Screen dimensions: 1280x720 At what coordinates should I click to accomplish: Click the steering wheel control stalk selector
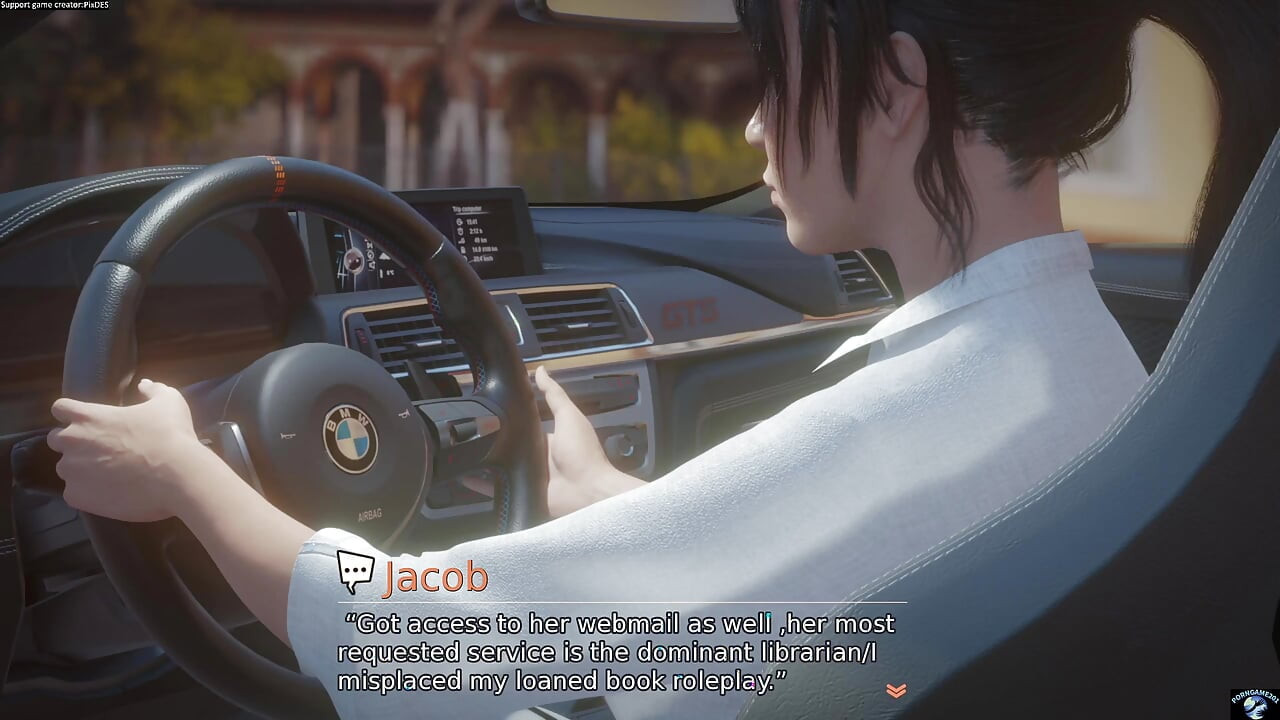tap(462, 430)
